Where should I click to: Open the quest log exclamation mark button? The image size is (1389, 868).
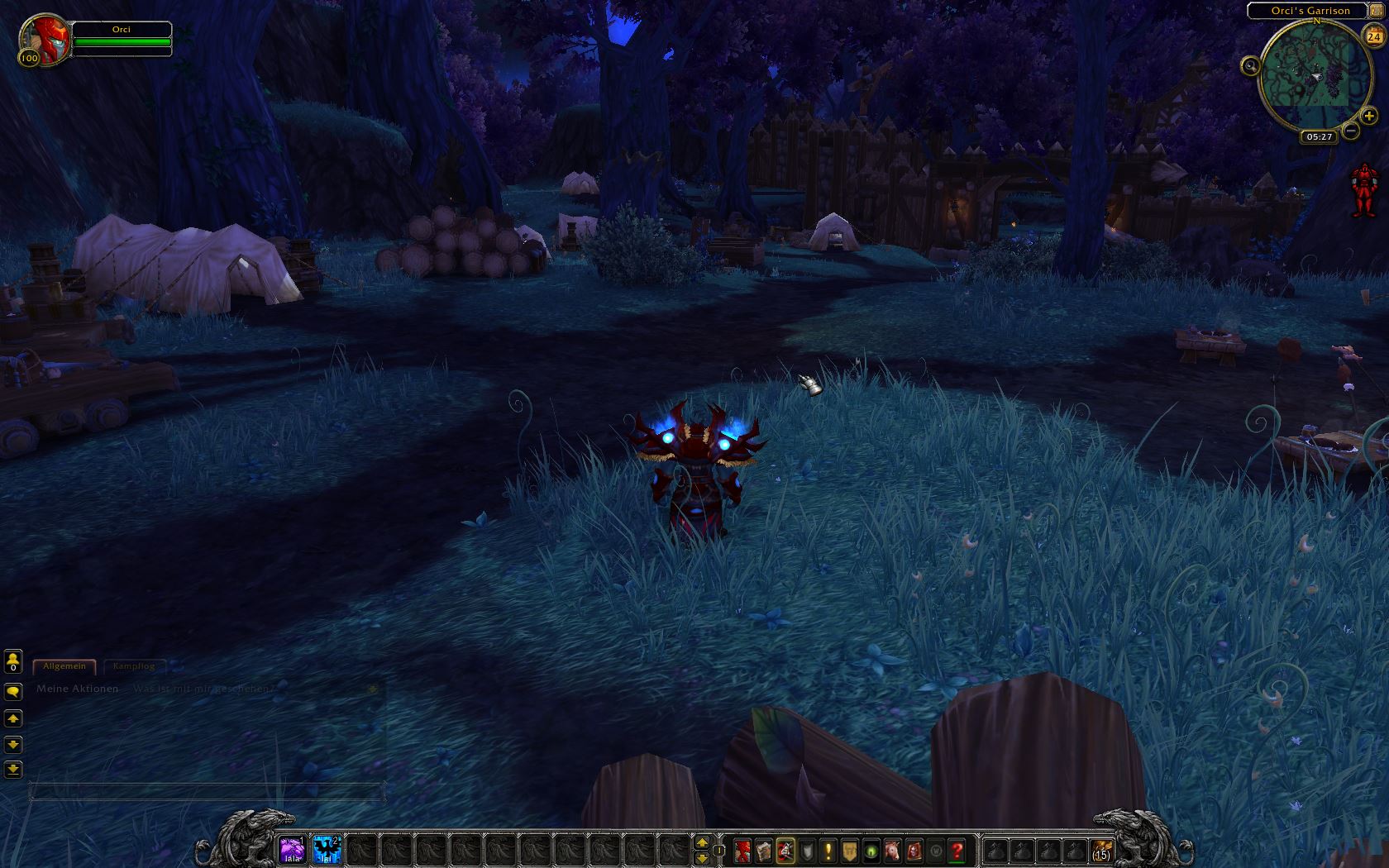[x=828, y=850]
